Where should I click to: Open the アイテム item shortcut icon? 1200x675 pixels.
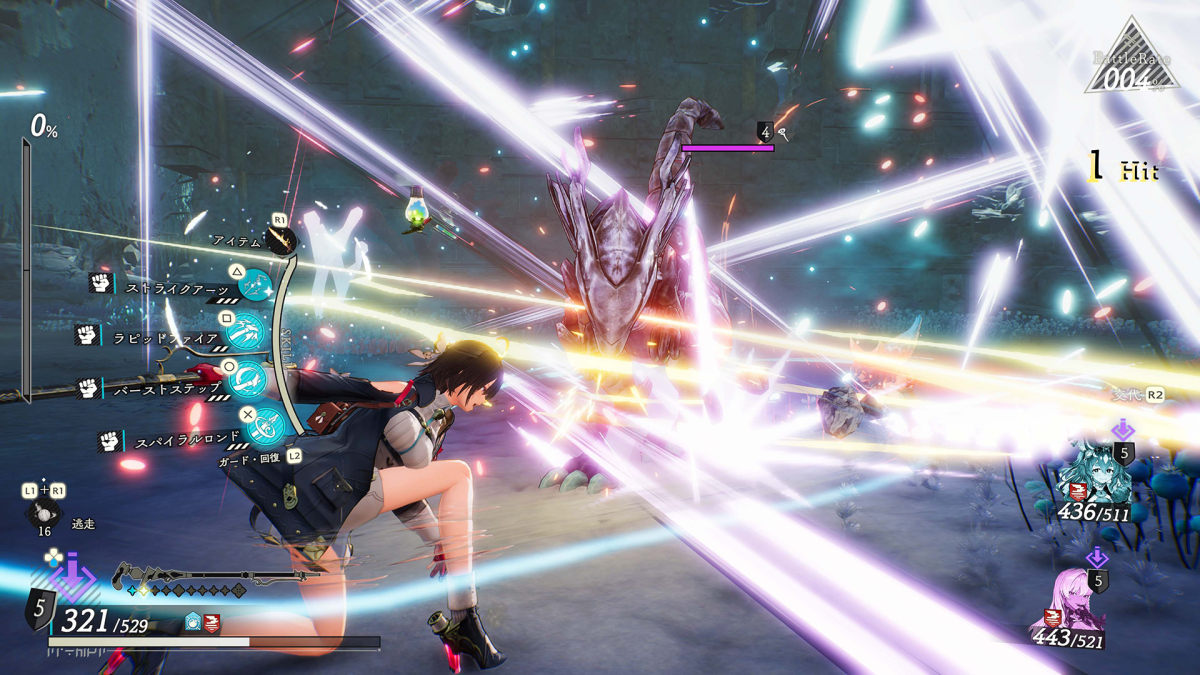coord(281,241)
